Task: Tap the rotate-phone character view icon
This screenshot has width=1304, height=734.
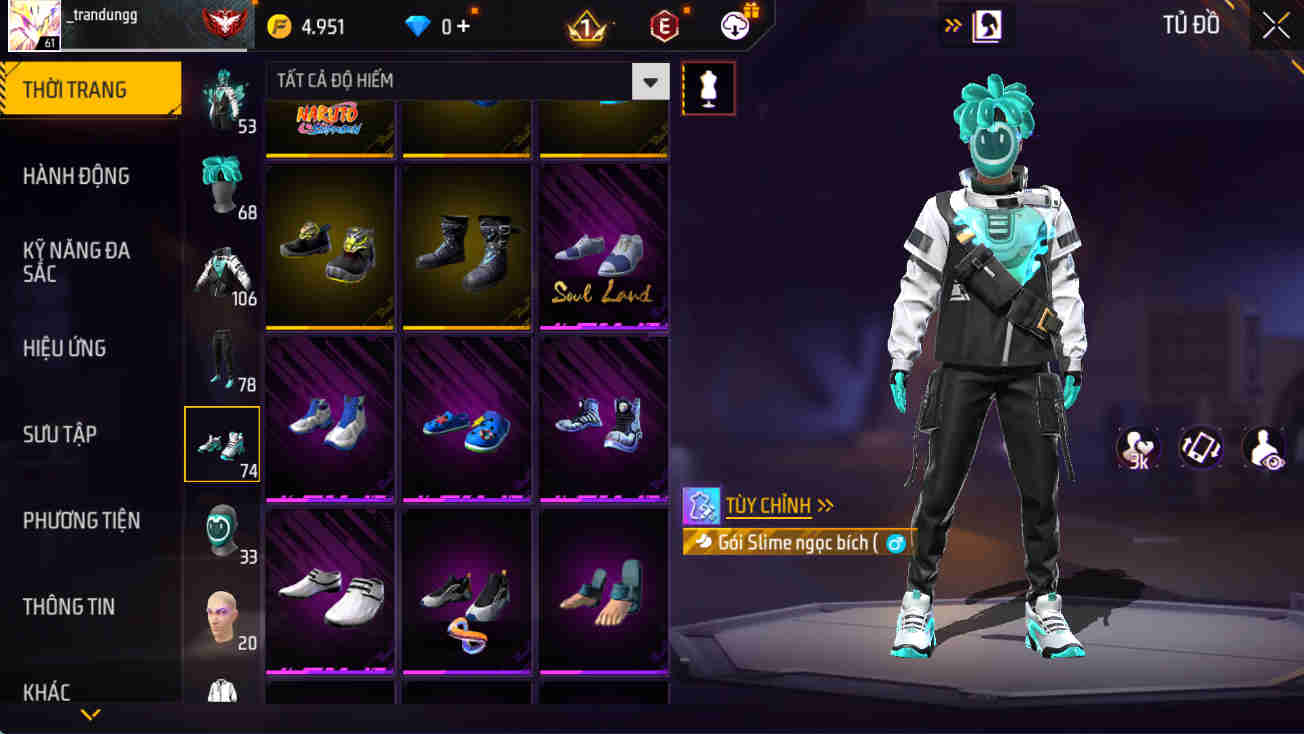Action: tap(1199, 447)
